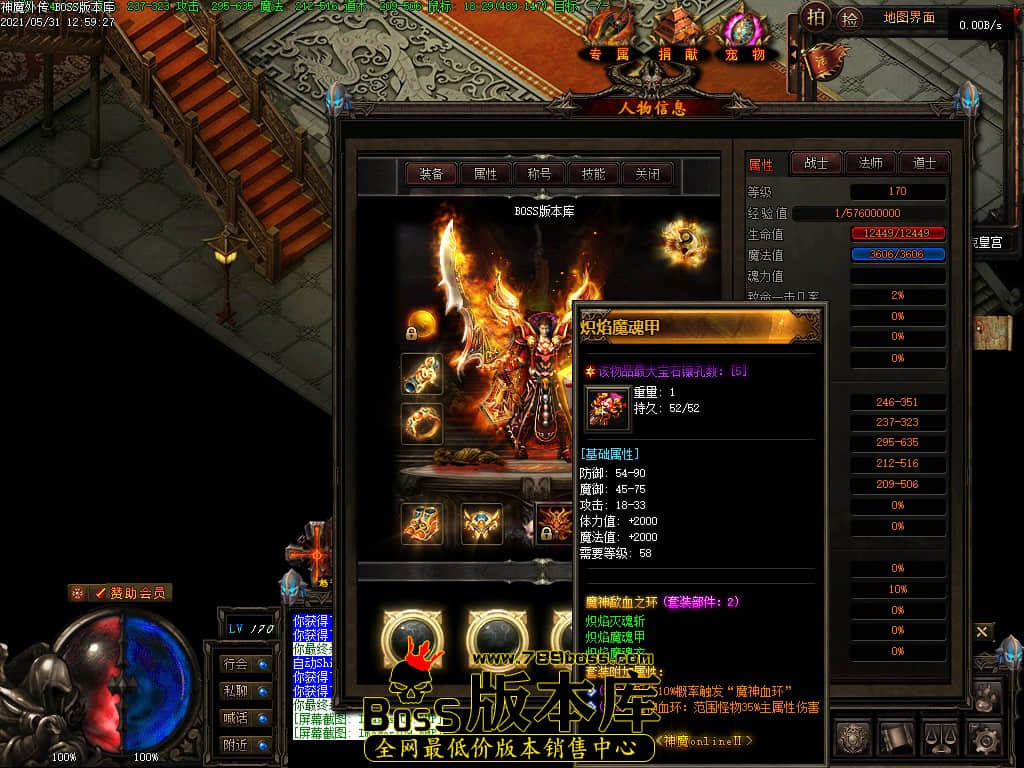Image resolution: width=1024 pixels, height=768 pixels.
Task: Close the character panel with 关闭
Action: pyautogui.click(x=647, y=174)
